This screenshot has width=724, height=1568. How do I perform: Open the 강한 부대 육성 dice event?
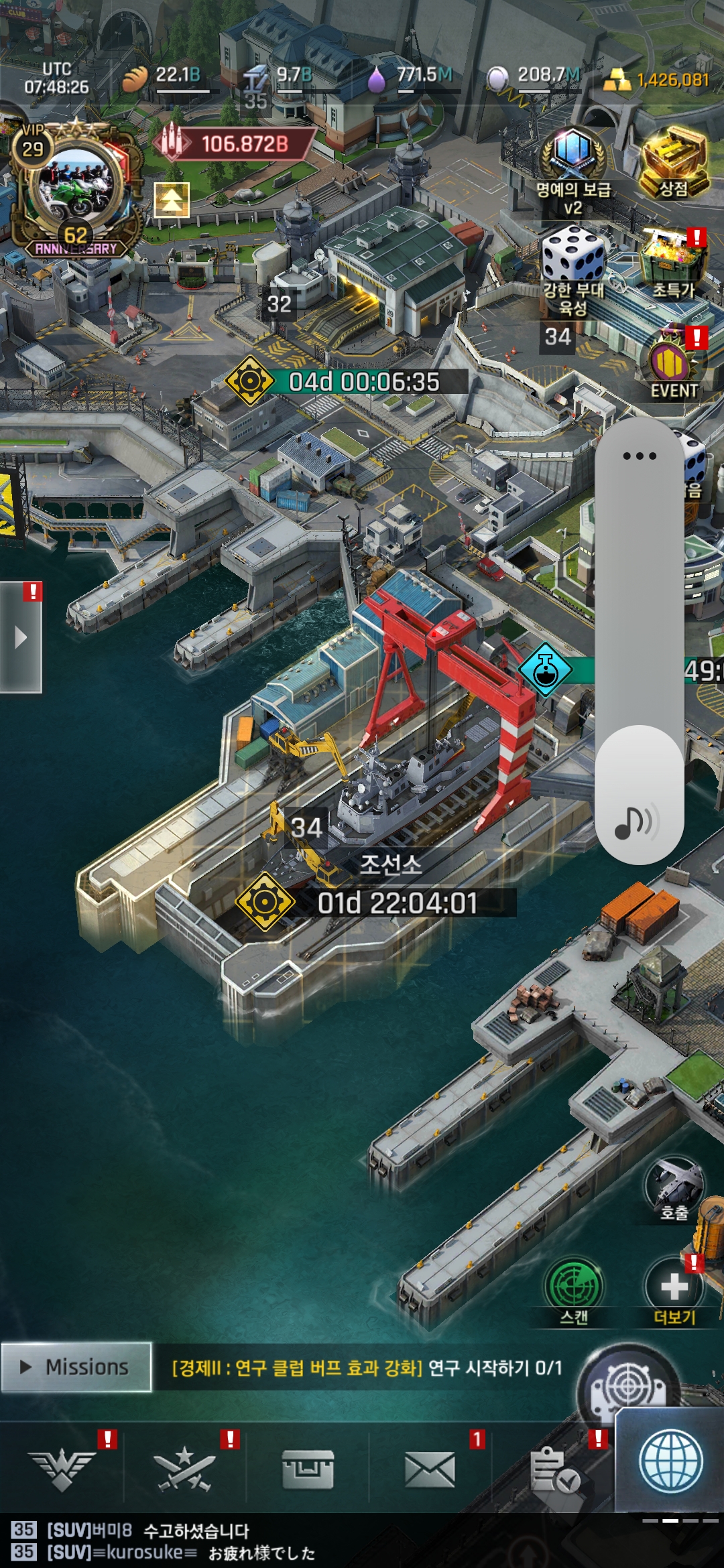(573, 268)
